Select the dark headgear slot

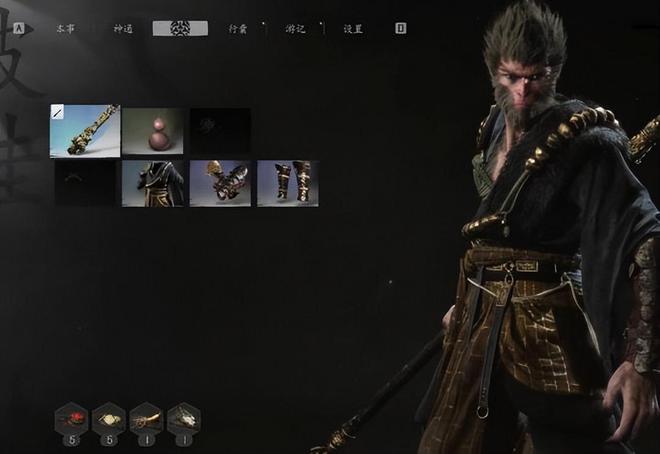click(85, 184)
